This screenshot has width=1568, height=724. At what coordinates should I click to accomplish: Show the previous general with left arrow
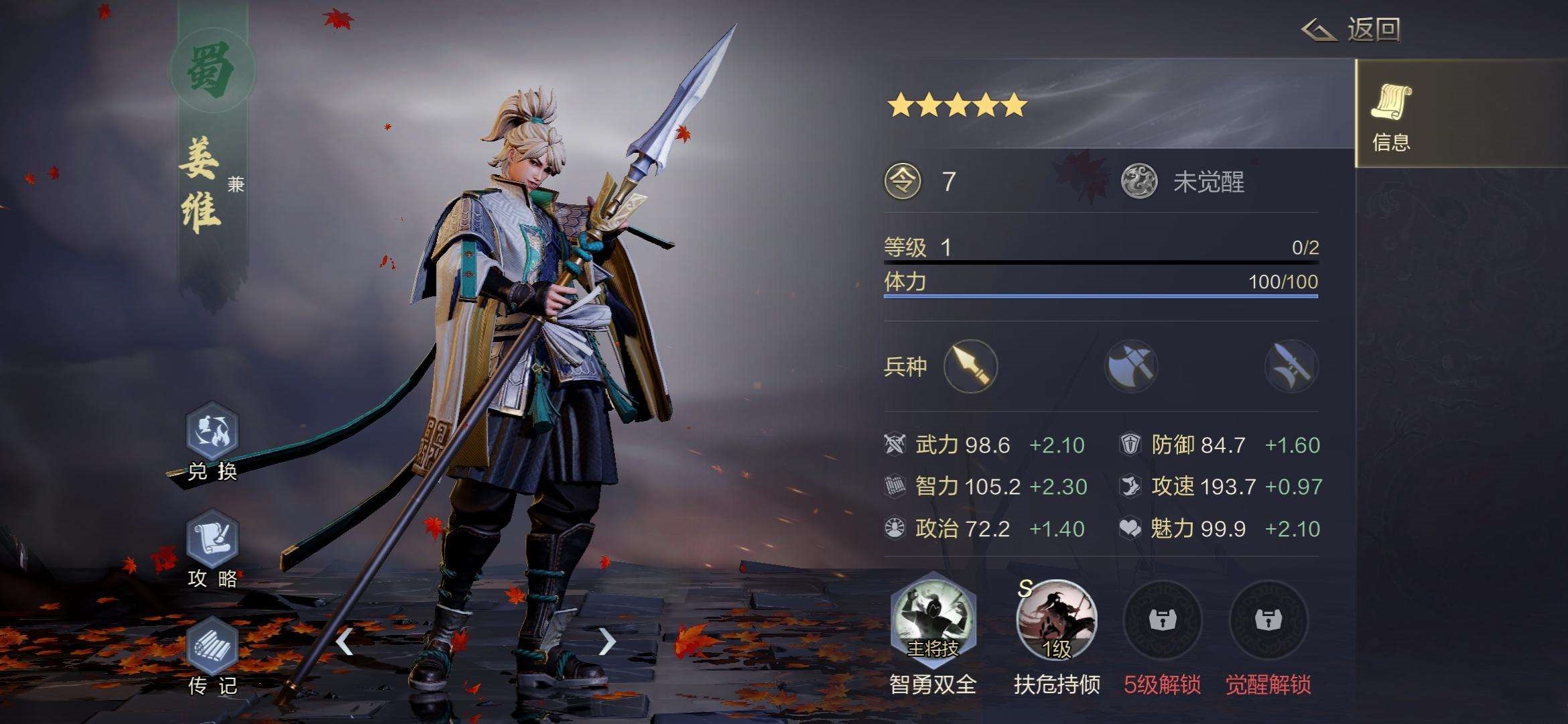click(x=344, y=642)
